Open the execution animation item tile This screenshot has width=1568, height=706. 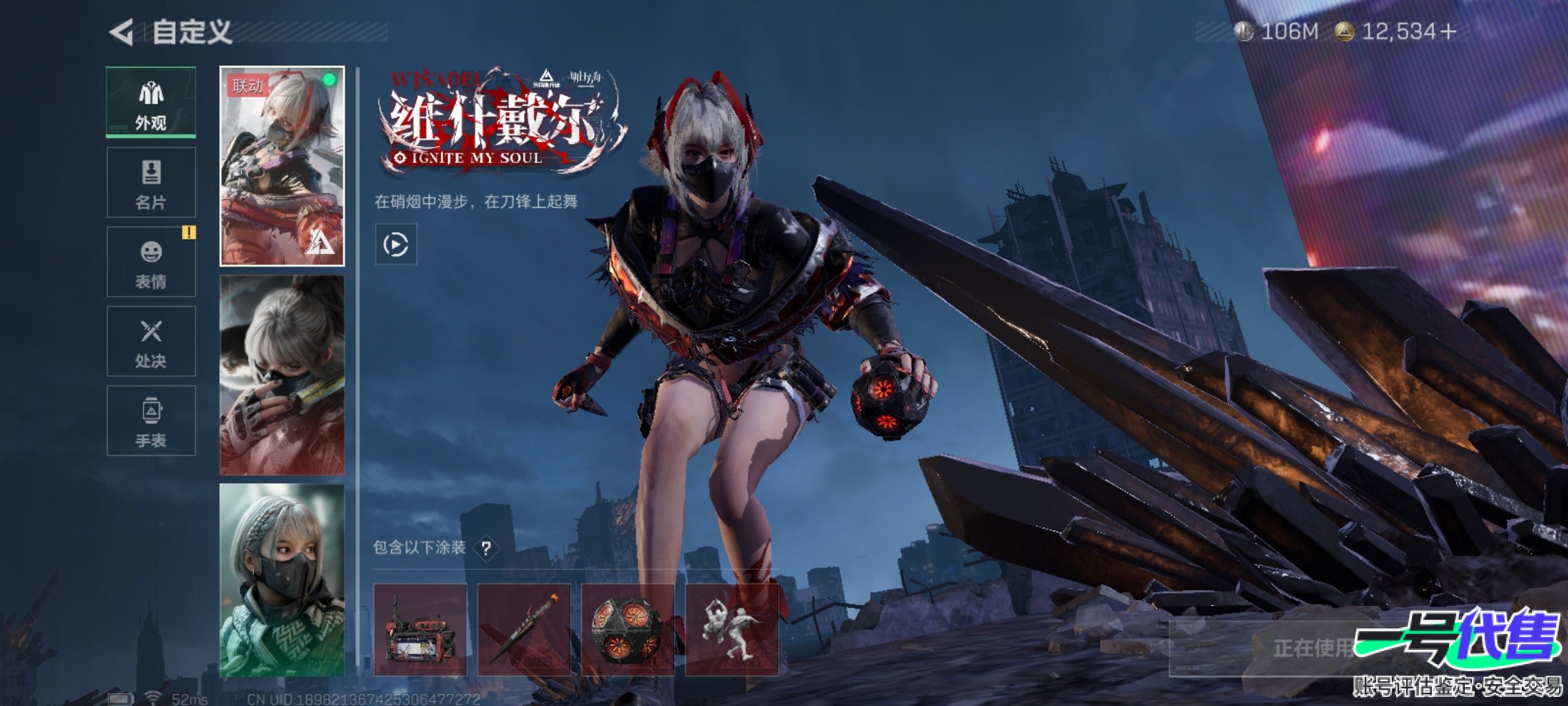click(x=731, y=630)
